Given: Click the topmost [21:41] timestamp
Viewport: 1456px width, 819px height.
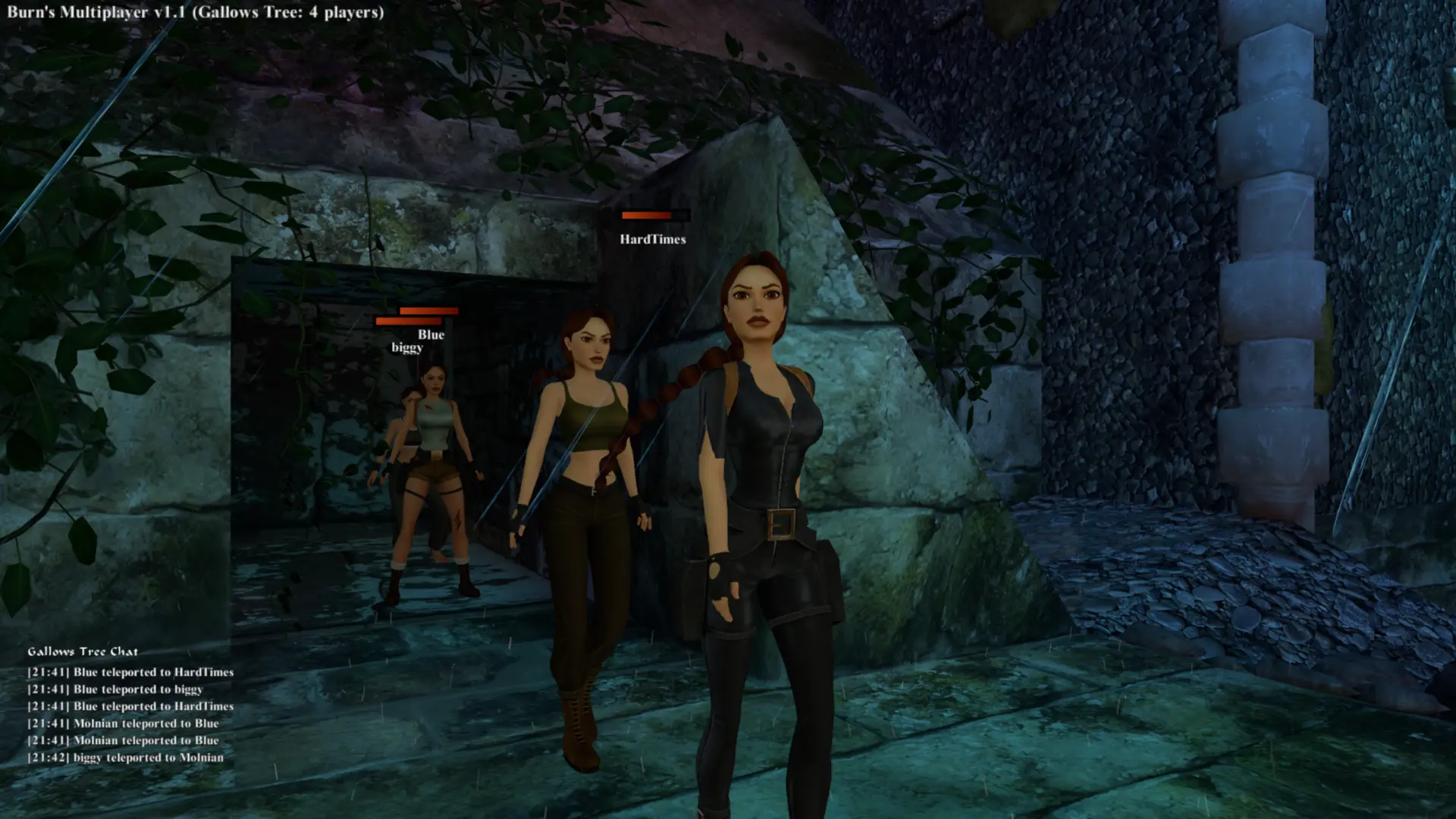Looking at the screenshot, I should pyautogui.click(x=49, y=672).
